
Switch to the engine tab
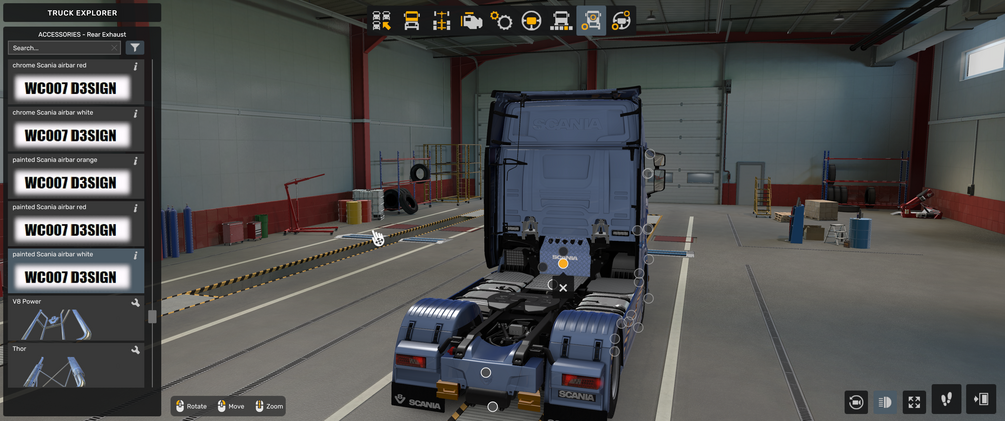click(471, 21)
